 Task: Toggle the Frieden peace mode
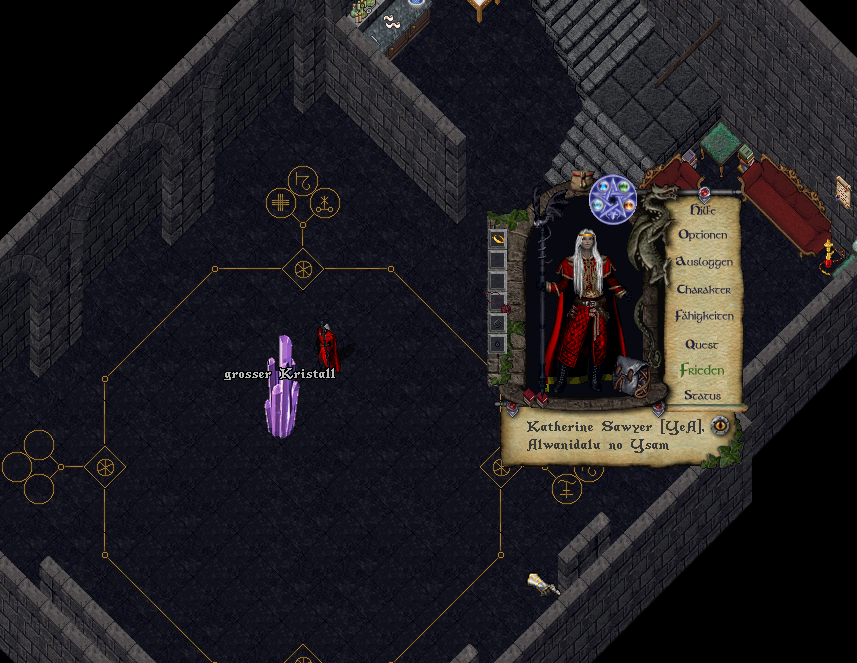tap(702, 370)
